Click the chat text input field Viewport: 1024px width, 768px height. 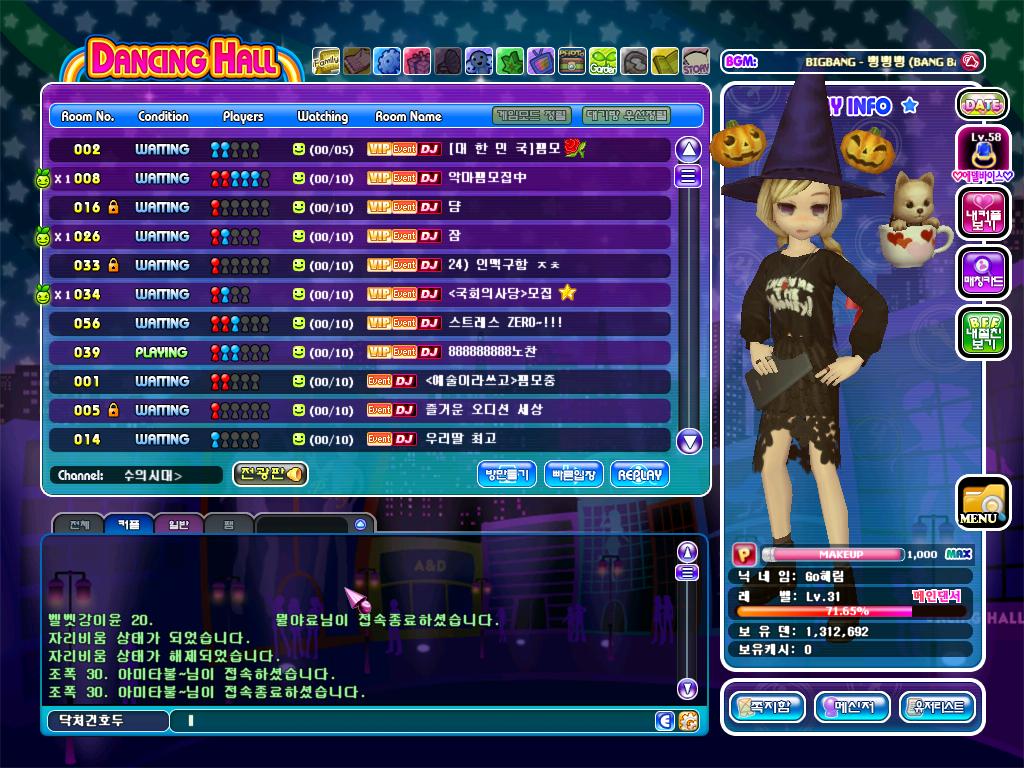410,720
